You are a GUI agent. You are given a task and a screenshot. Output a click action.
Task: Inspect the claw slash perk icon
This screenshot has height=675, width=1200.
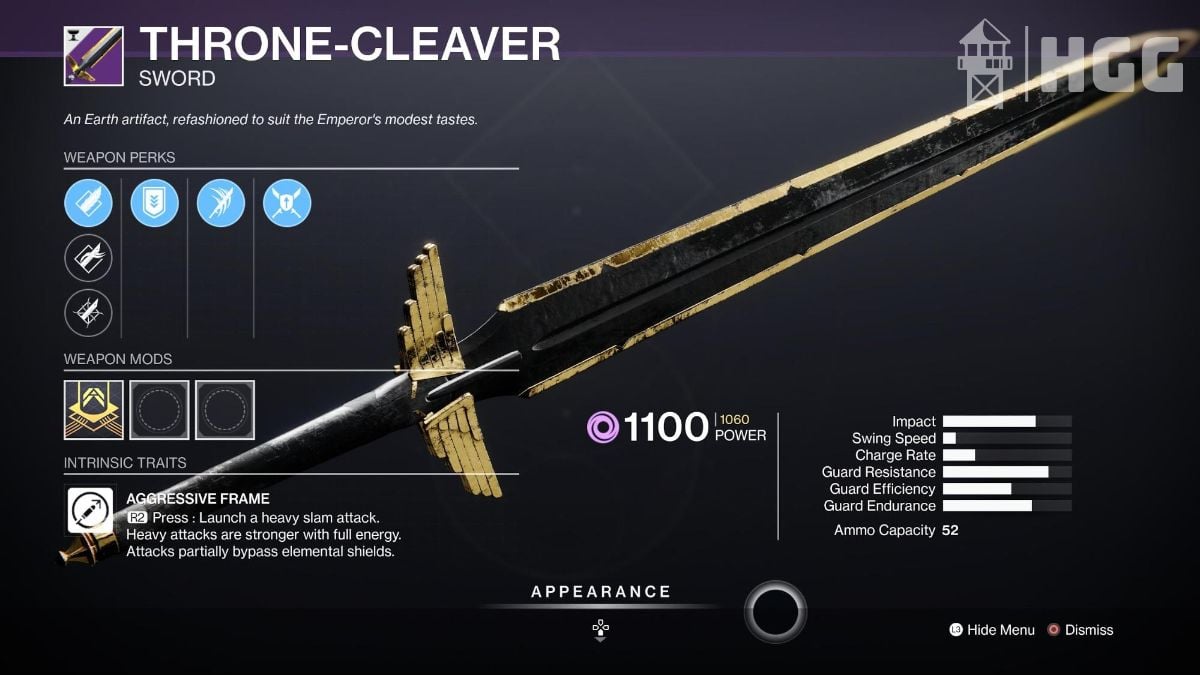[221, 204]
